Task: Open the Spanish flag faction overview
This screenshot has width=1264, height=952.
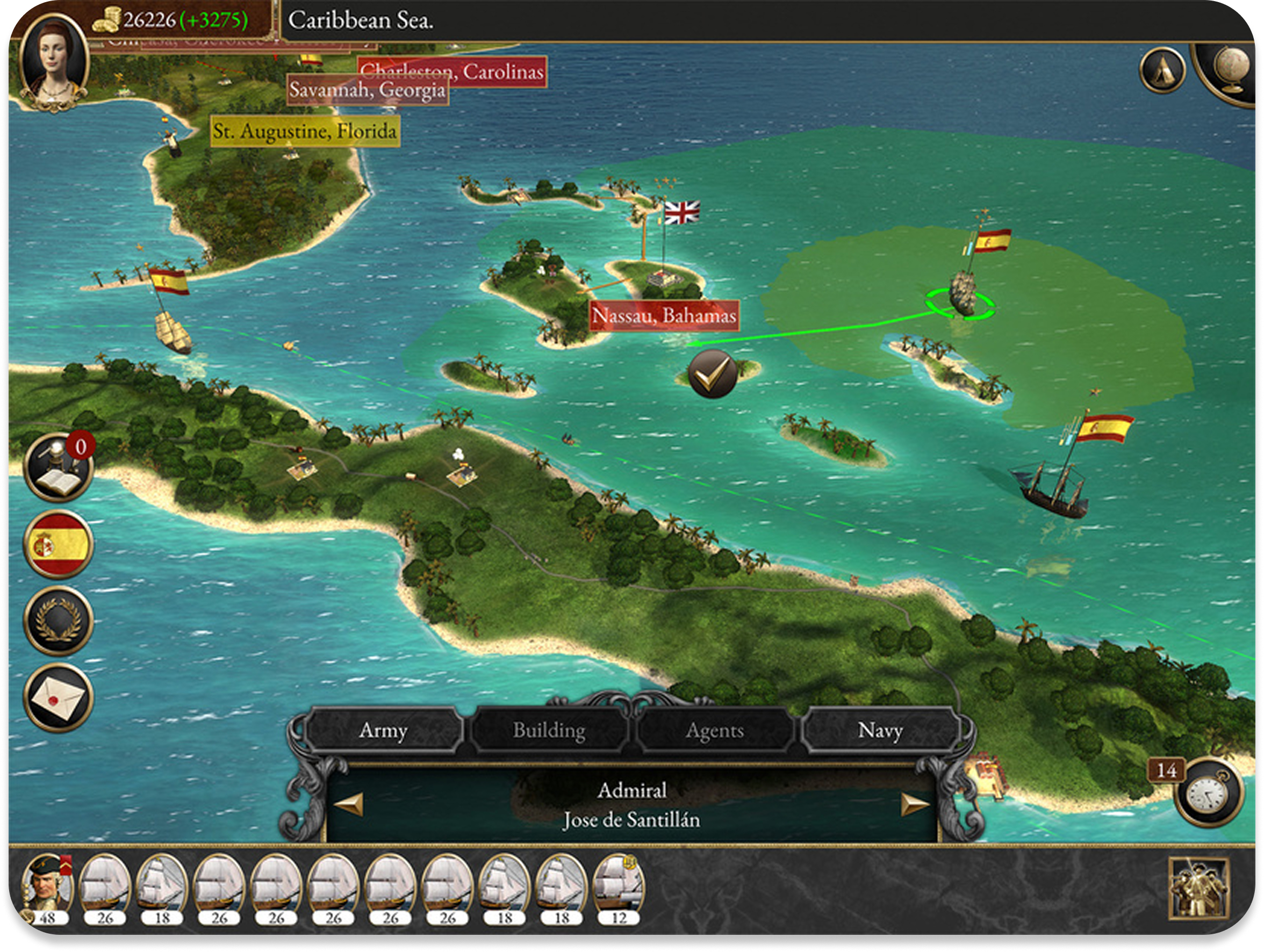Action: (58, 544)
